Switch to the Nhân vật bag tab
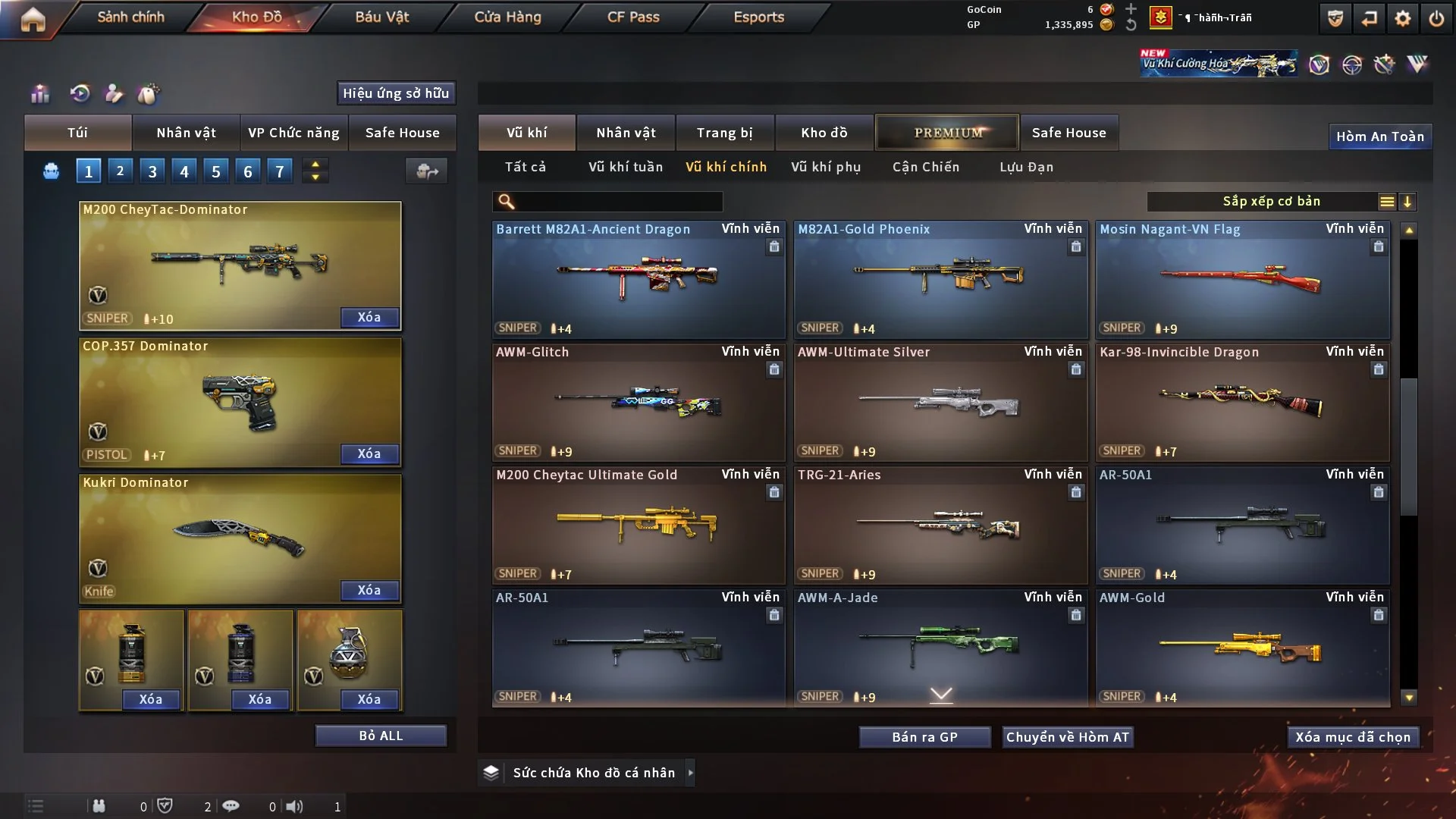This screenshot has width=1456, height=819. click(x=186, y=133)
